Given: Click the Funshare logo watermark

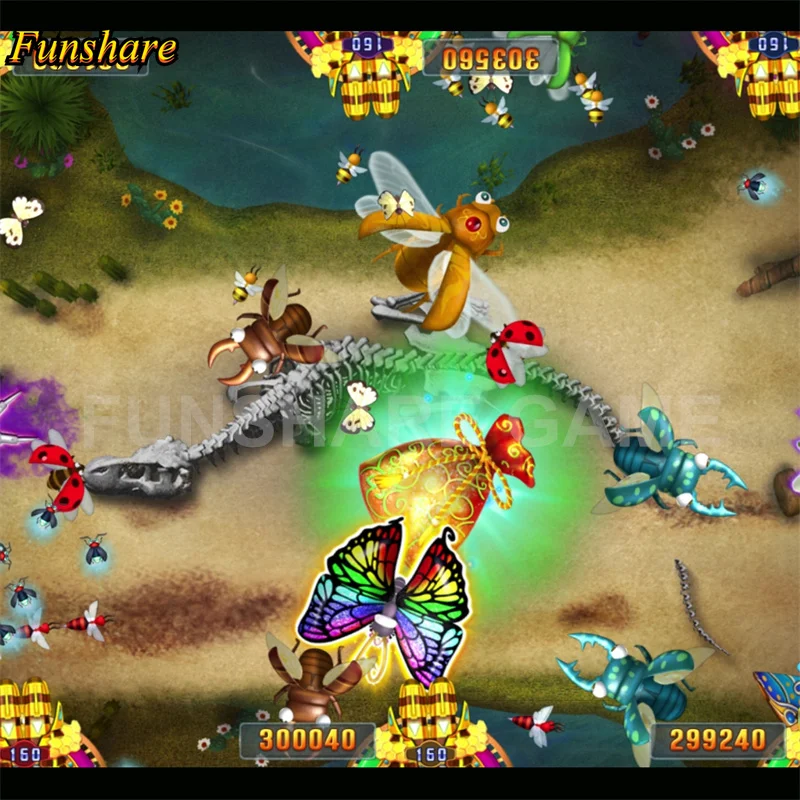Looking at the screenshot, I should pyautogui.click(x=94, y=48).
